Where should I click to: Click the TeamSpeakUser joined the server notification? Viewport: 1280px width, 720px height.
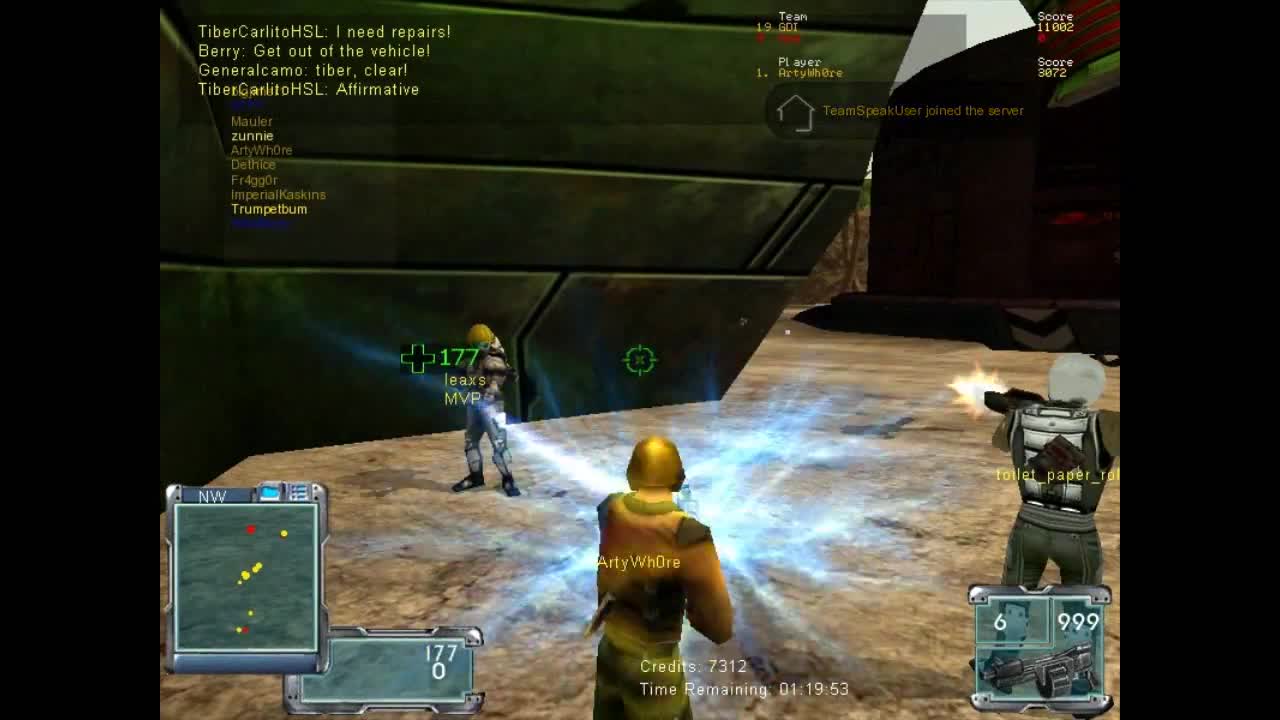click(x=922, y=111)
